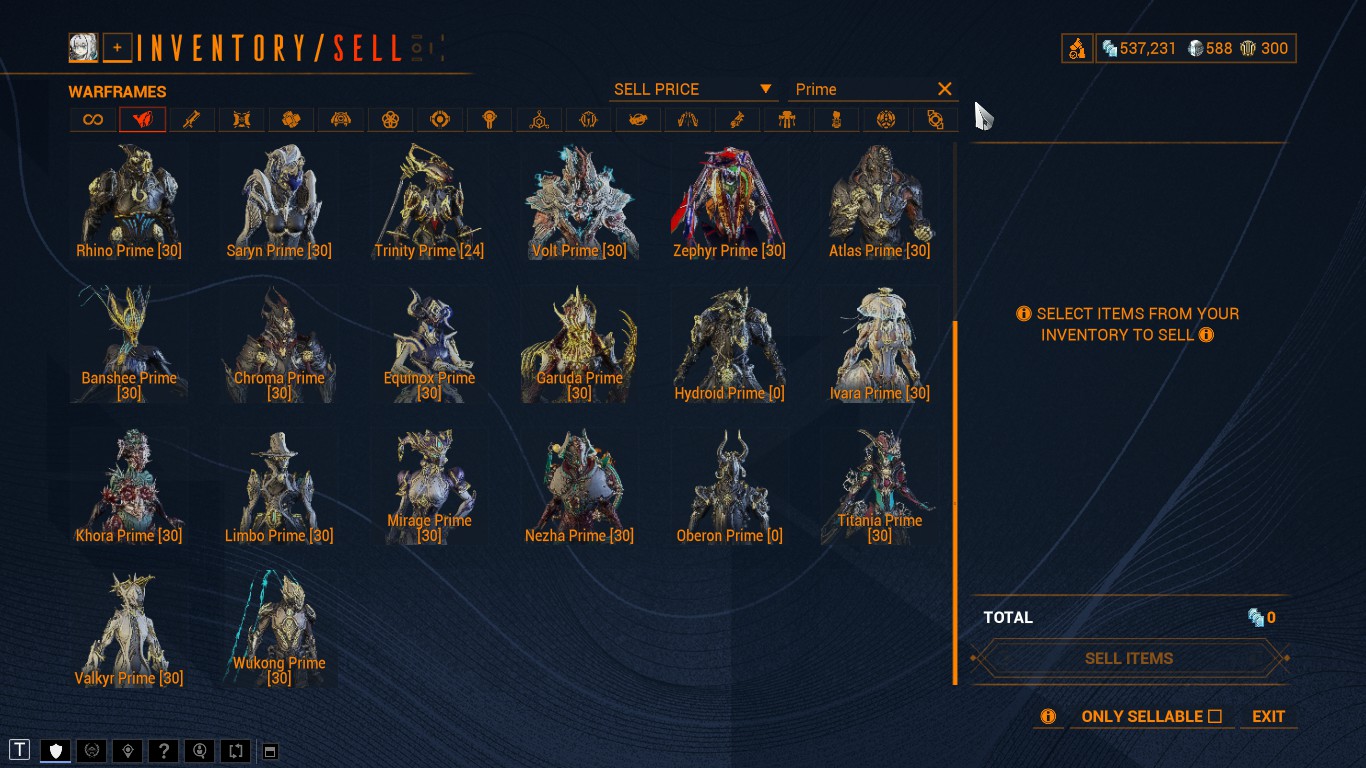
Task: Select the highlighted Warframes category tab
Action: (x=143, y=119)
